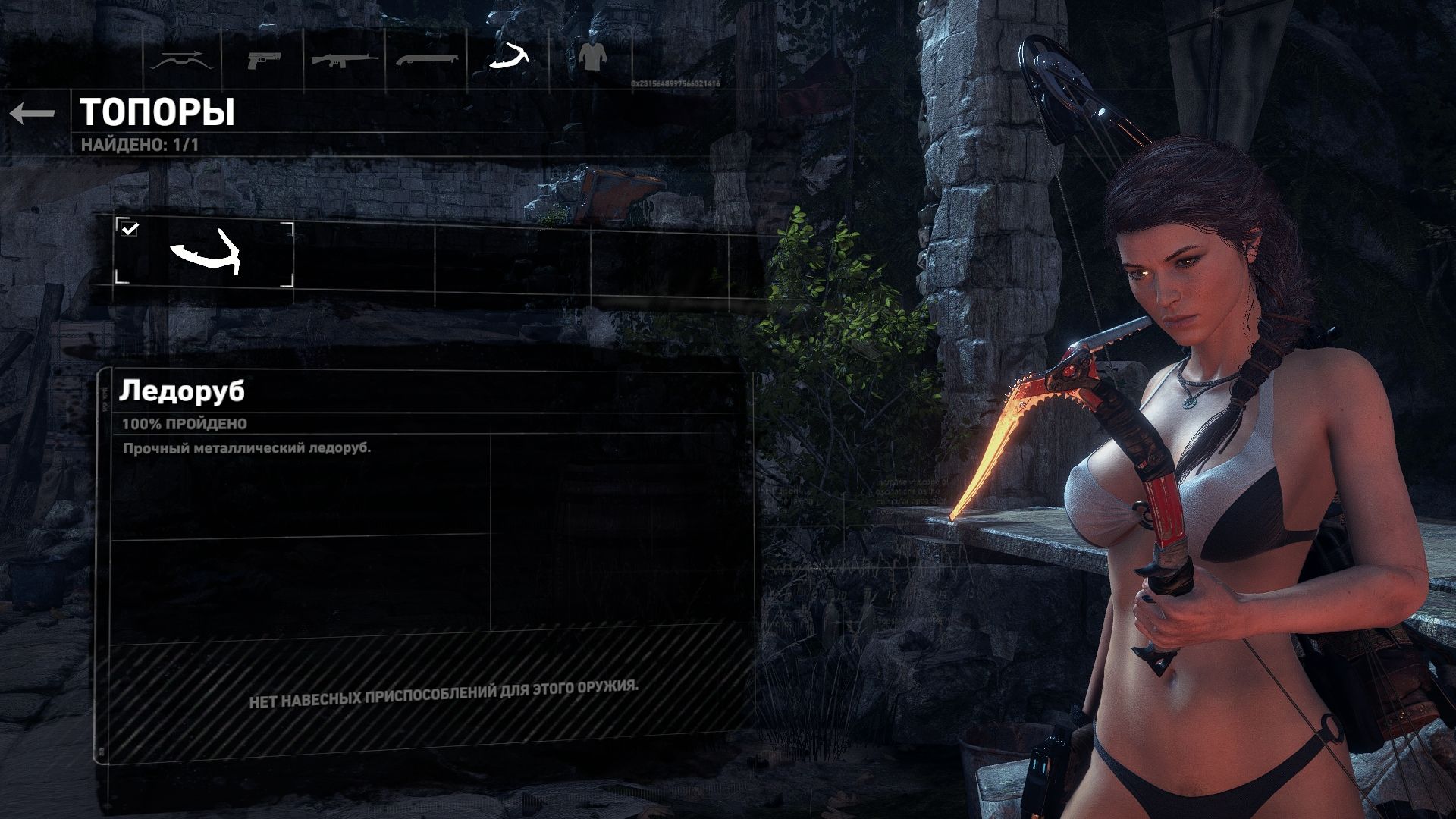Choose the axes tab icon

pyautogui.click(x=509, y=57)
